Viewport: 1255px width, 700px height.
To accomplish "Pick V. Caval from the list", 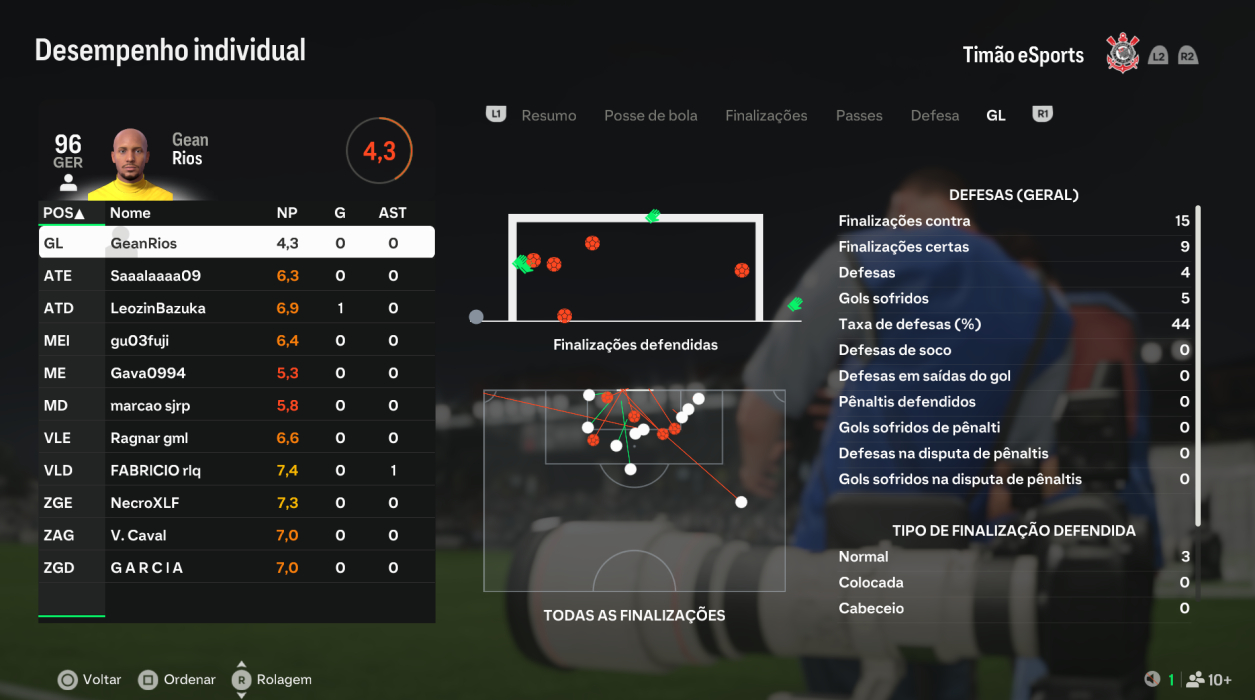I will click(236, 536).
